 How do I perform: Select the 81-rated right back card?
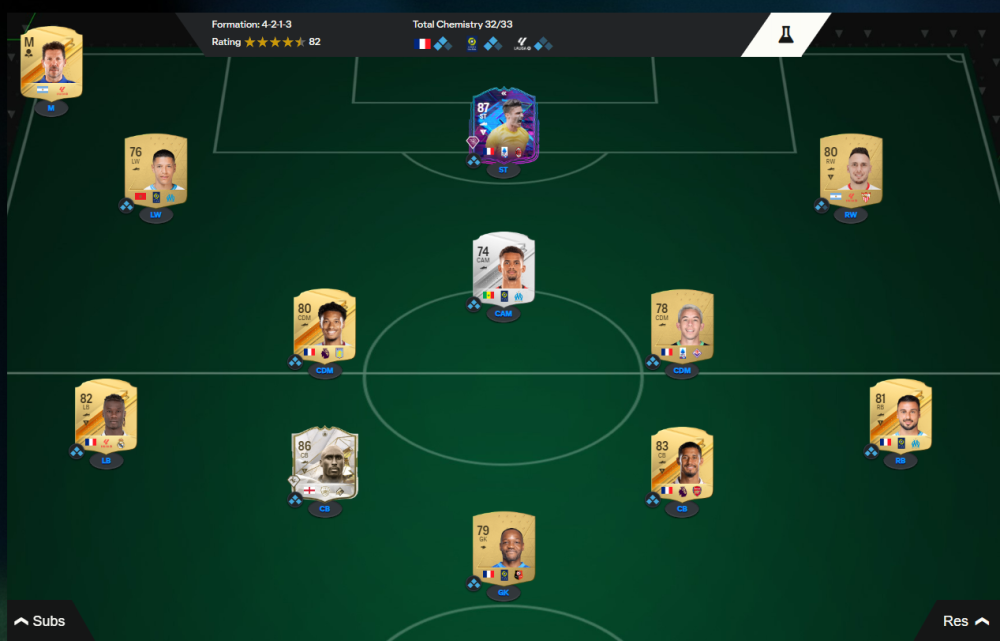tap(900, 415)
